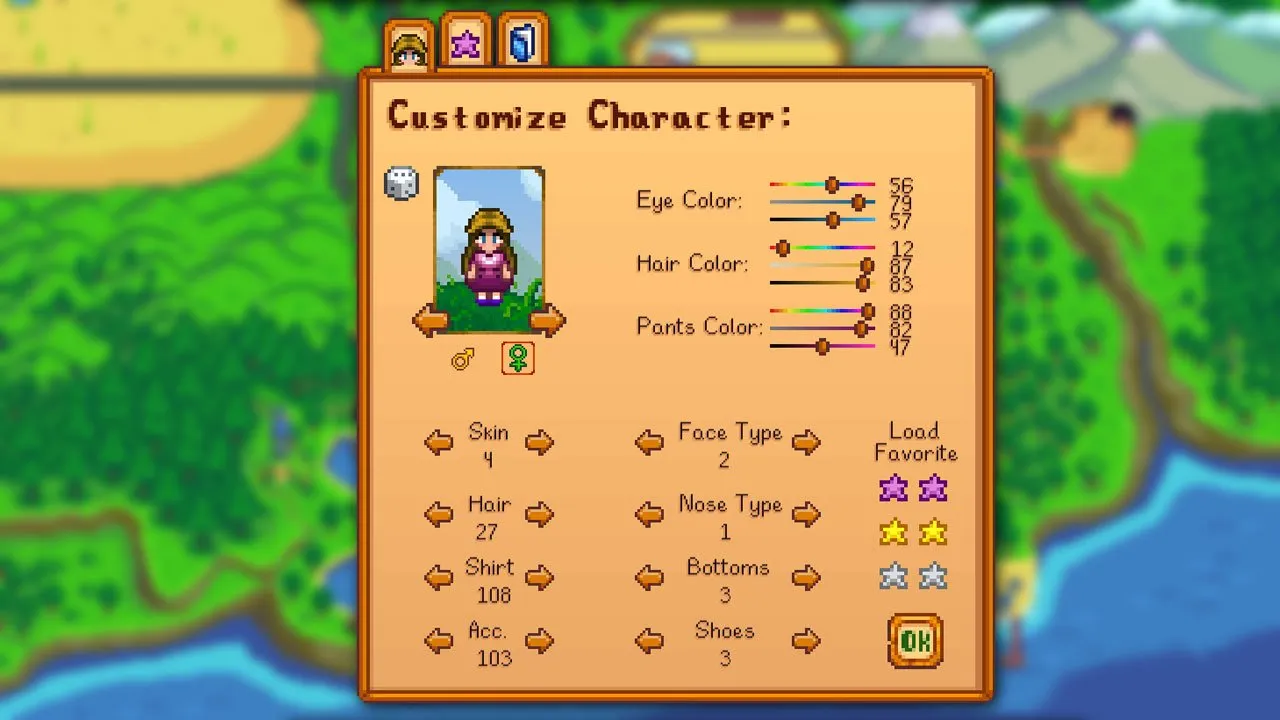
Task: Choose the previous Nose Type
Action: point(649,514)
